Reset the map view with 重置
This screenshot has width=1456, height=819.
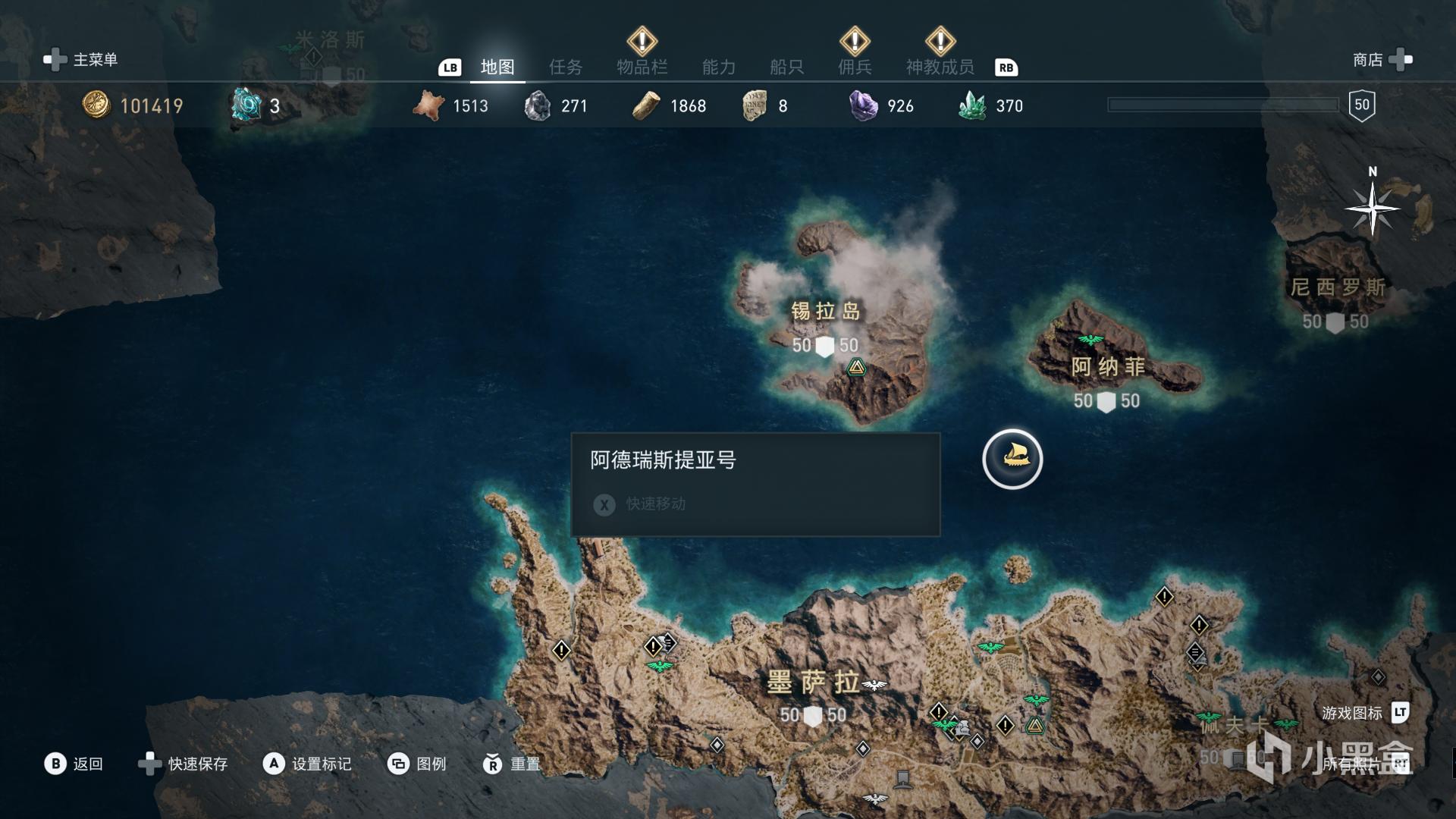click(512, 764)
